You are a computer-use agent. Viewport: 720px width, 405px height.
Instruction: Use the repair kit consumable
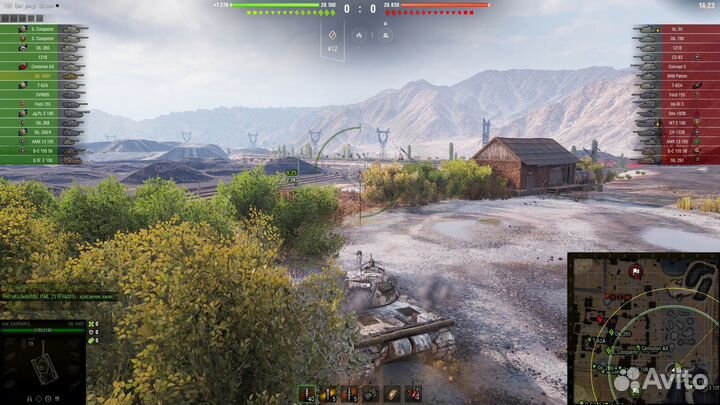371,393
